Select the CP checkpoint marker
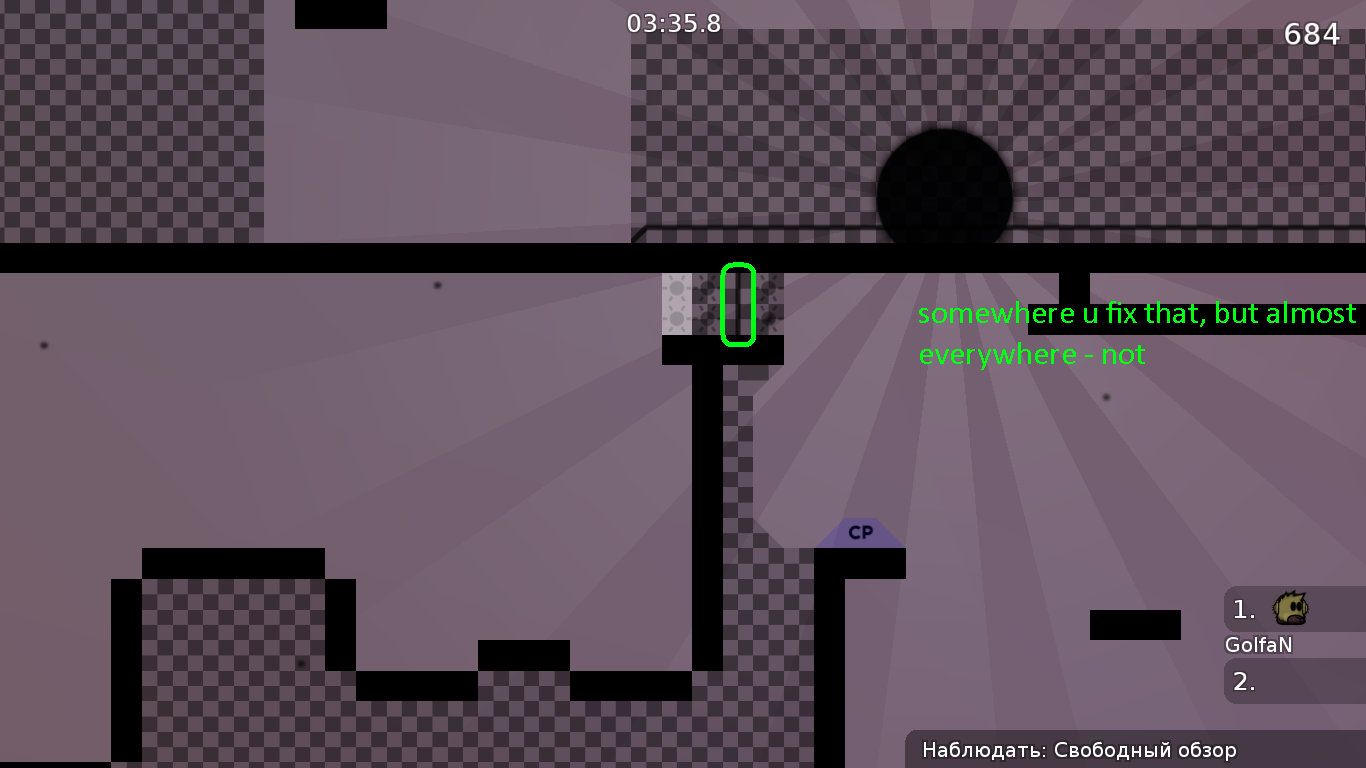Image resolution: width=1366 pixels, height=768 pixels. pos(860,533)
